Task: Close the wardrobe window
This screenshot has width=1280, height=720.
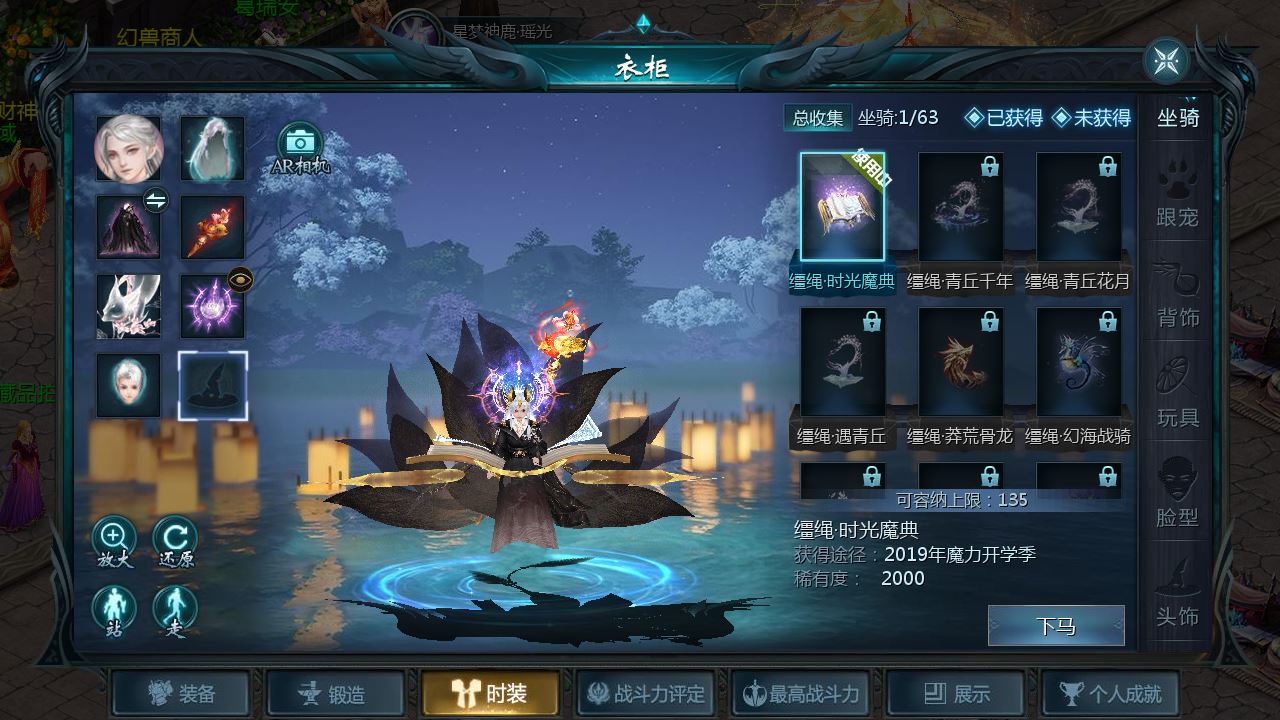Action: pyautogui.click(x=1166, y=61)
